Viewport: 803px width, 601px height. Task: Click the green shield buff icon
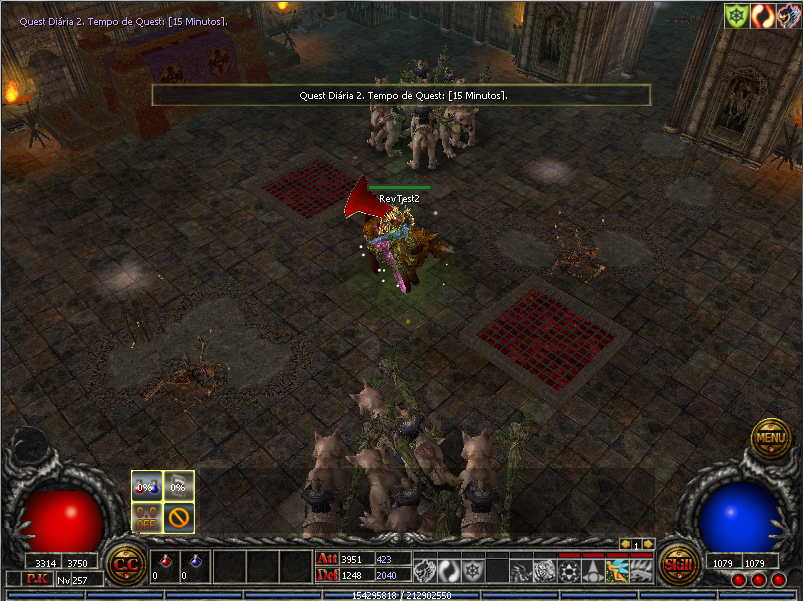737,15
